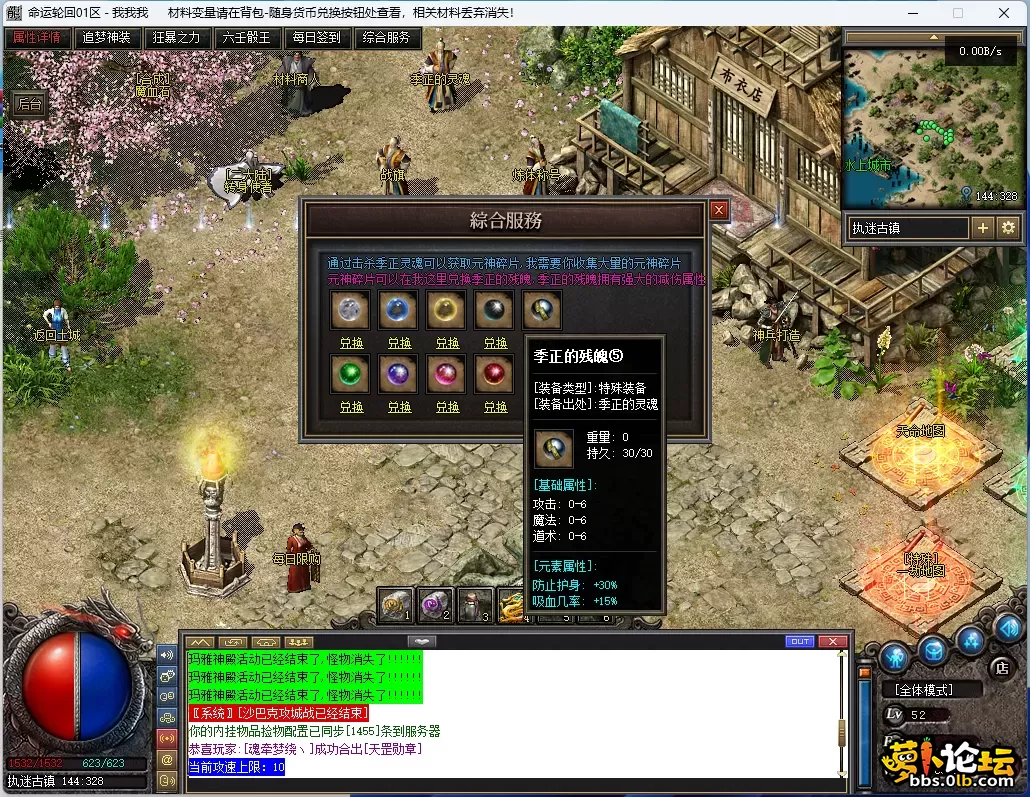Select the blue orb item icon
Image resolution: width=1030 pixels, height=797 pixels.
coord(399,310)
